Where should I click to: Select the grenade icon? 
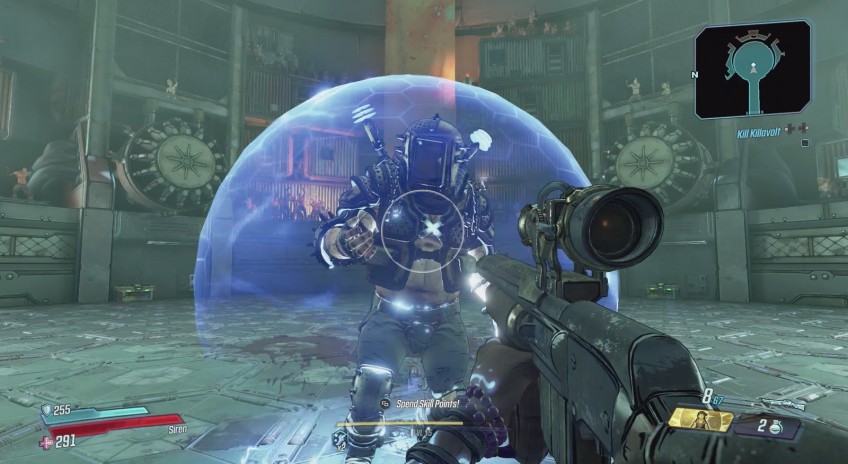[777, 427]
